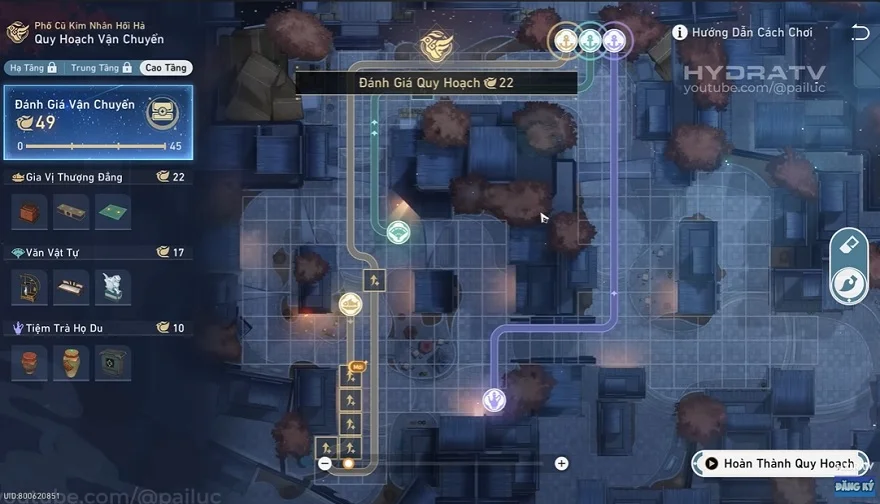This screenshot has height=504, width=880.
Task: Pick the green cloth item
Action: coord(111,212)
